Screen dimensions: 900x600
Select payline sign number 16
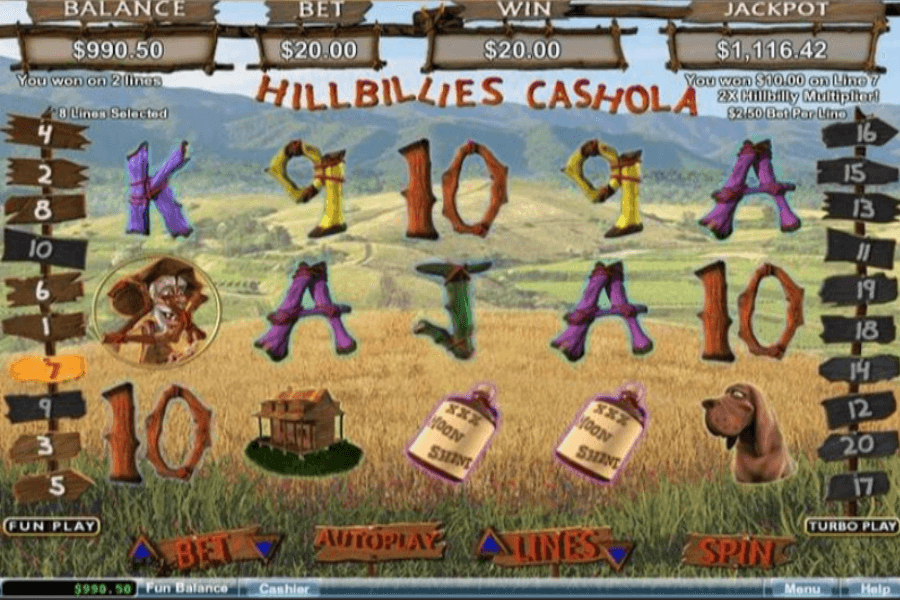click(x=858, y=132)
